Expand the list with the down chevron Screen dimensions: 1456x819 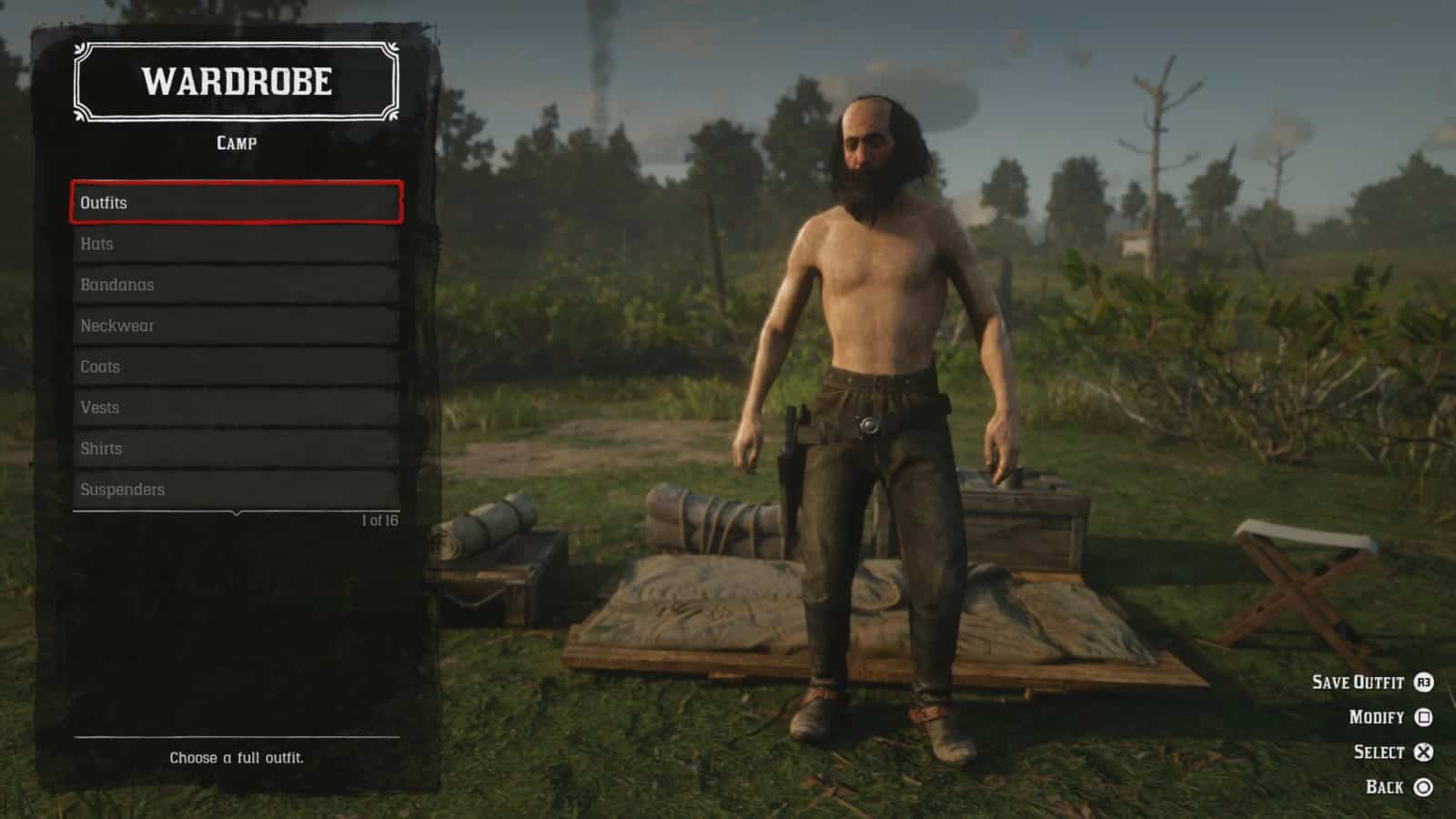(x=235, y=514)
